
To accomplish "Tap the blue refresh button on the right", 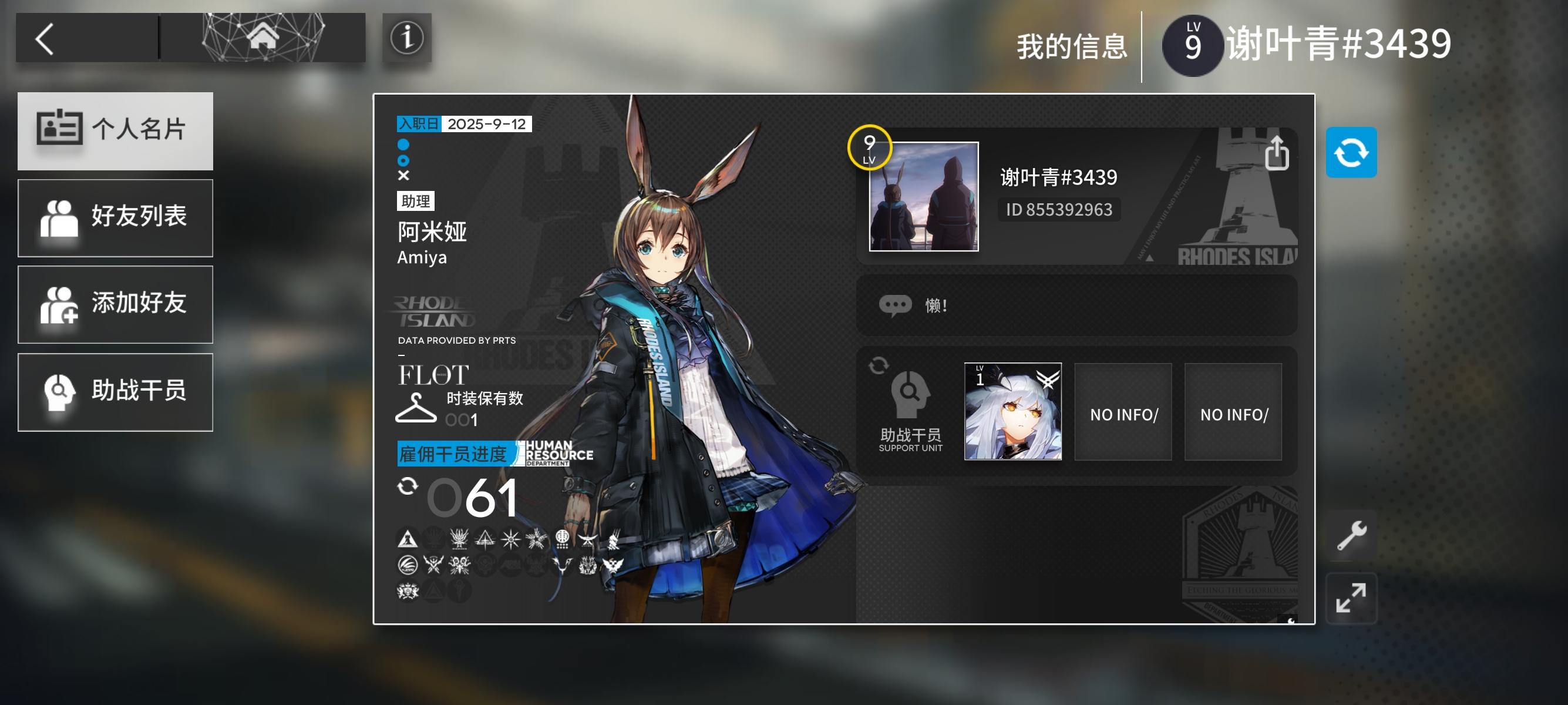I will [x=1352, y=152].
